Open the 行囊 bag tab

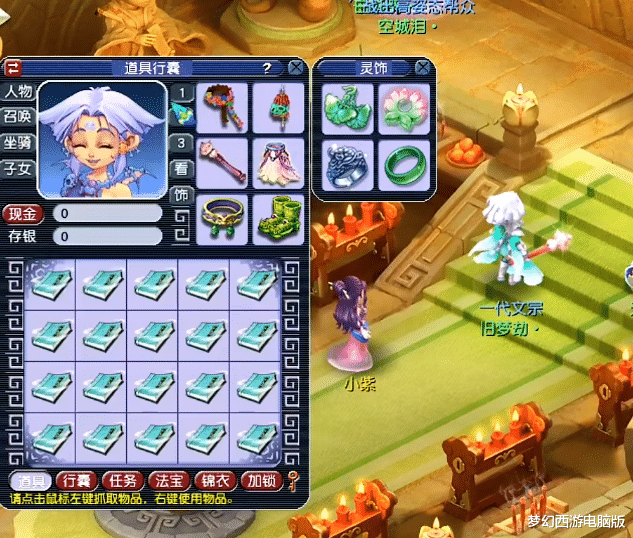[x=74, y=481]
